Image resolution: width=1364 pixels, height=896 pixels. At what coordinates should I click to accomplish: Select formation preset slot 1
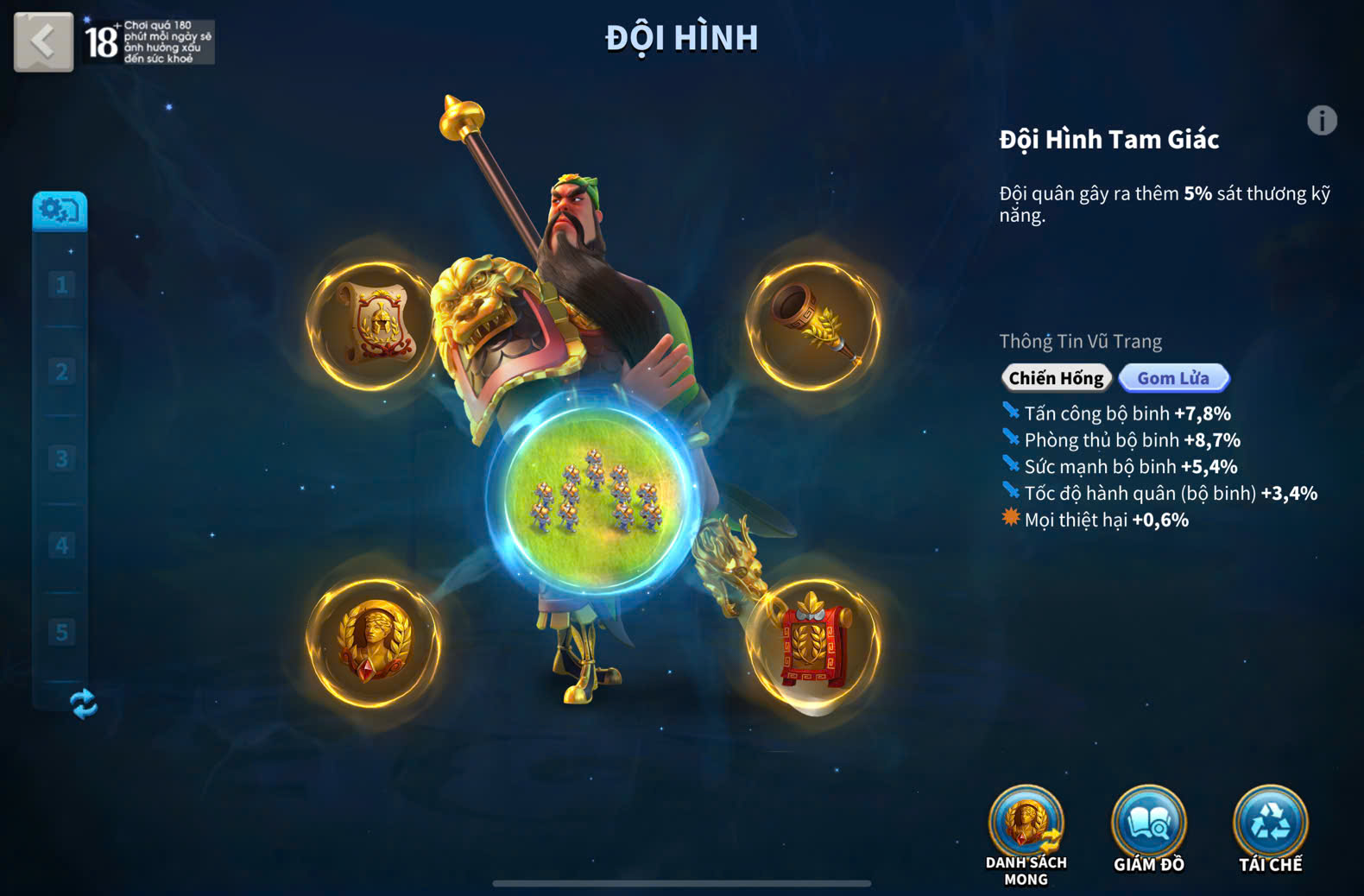click(61, 285)
